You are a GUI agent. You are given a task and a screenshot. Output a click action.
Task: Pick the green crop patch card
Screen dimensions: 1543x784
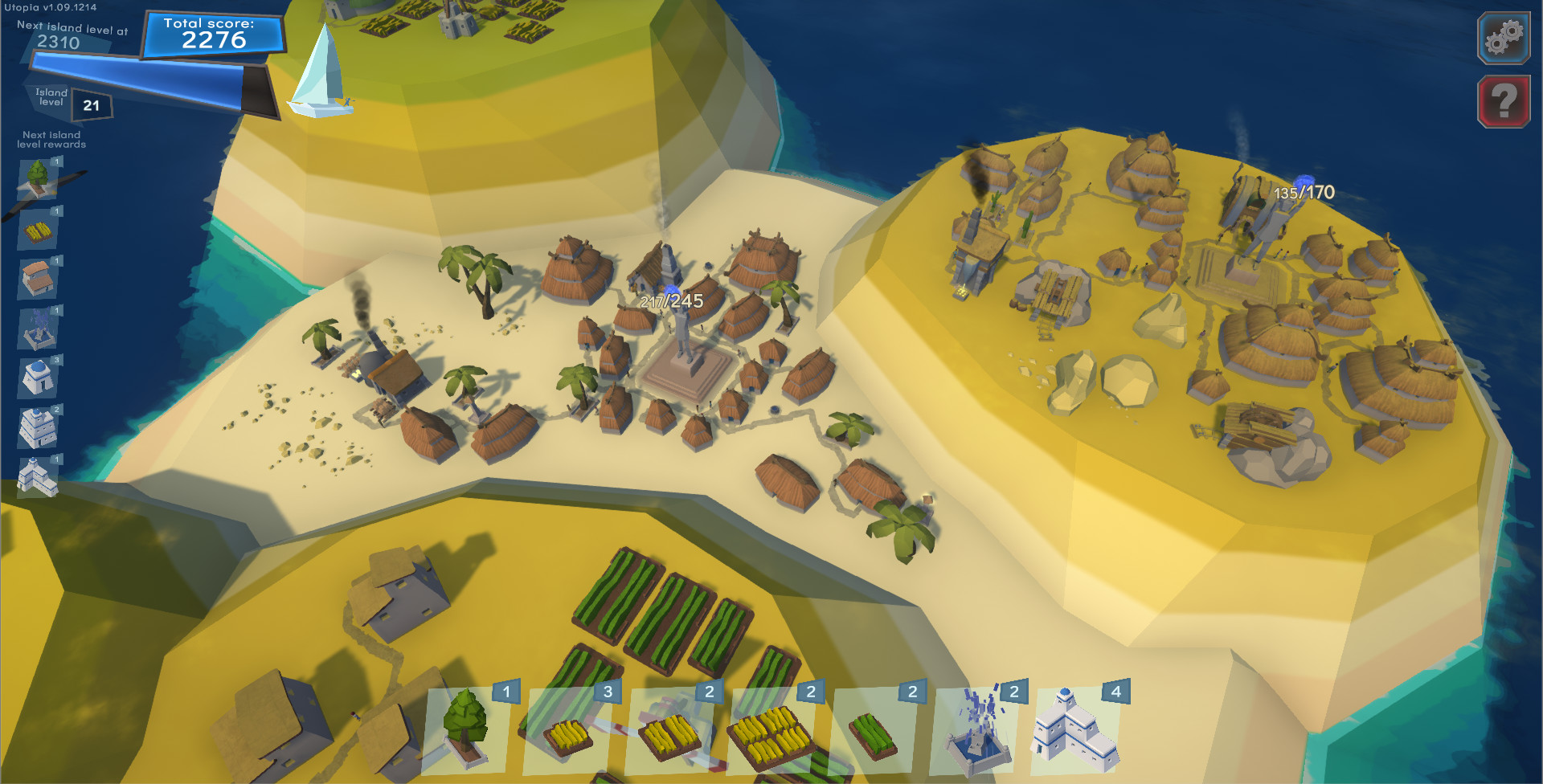point(876,735)
